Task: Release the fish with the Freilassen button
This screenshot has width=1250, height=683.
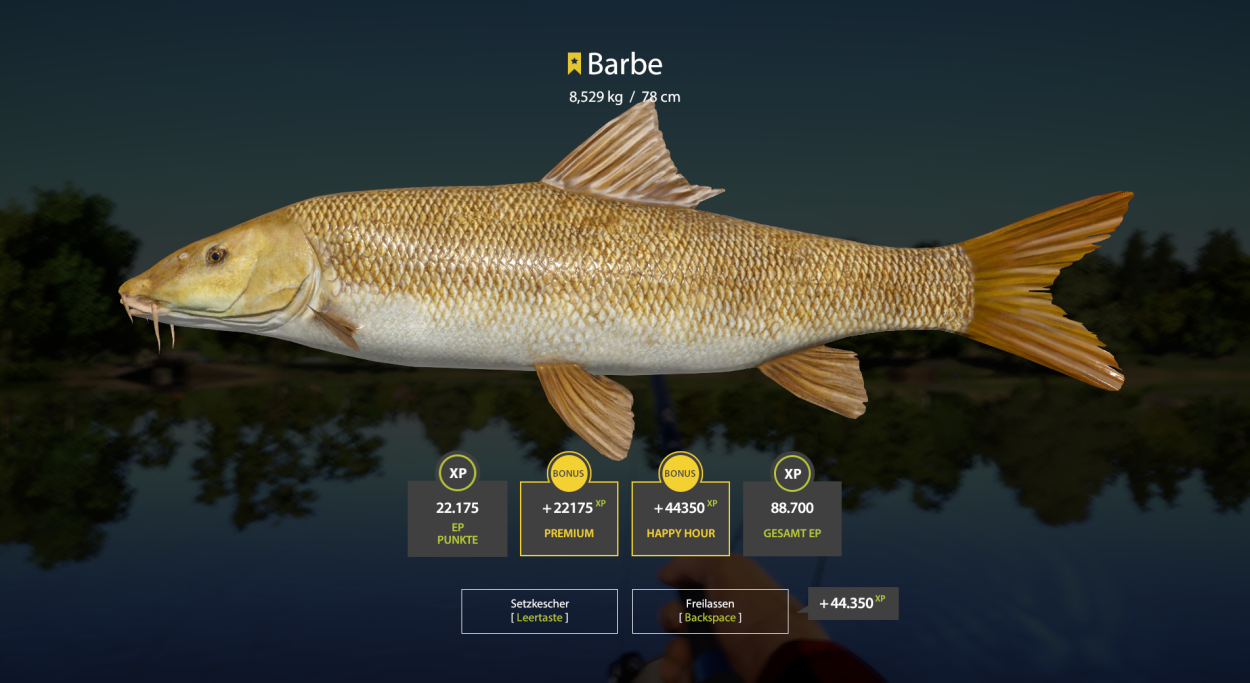Action: pos(710,611)
